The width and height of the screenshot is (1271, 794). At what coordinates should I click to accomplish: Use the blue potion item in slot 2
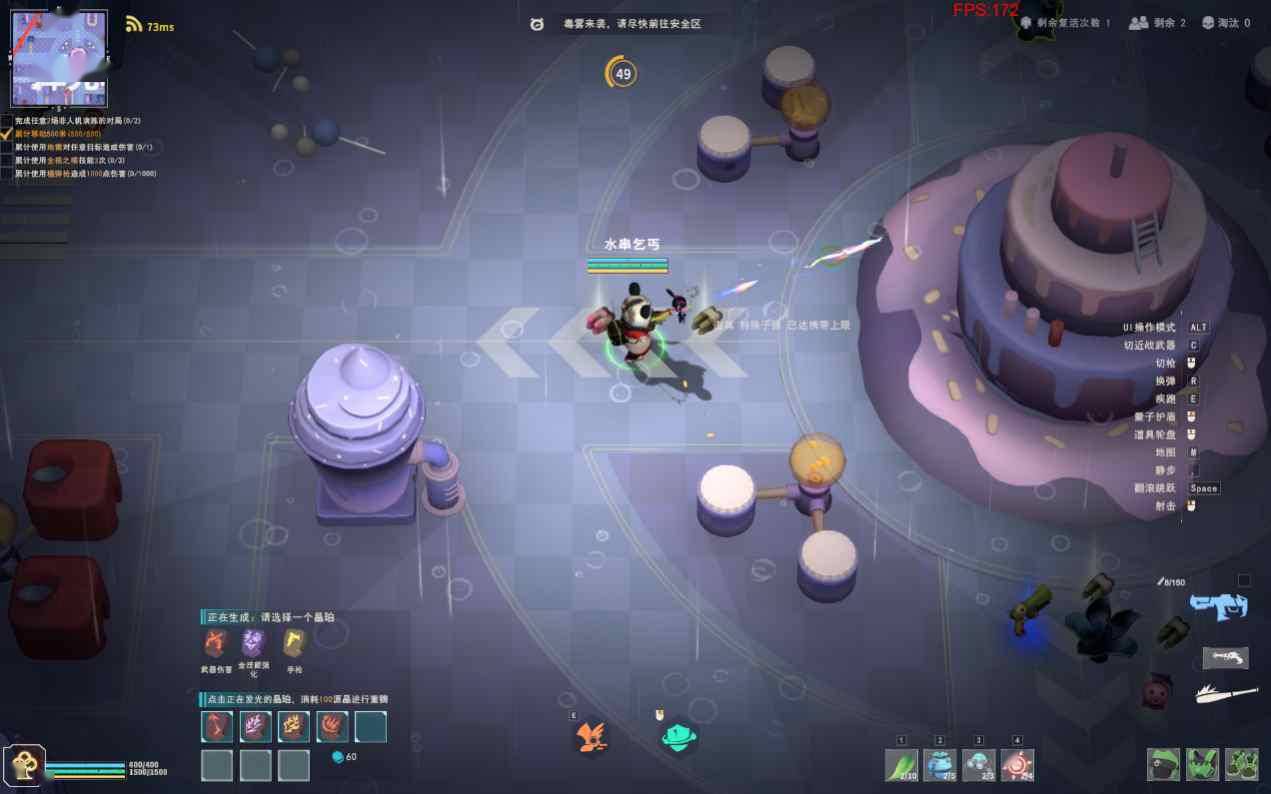pyautogui.click(x=940, y=765)
